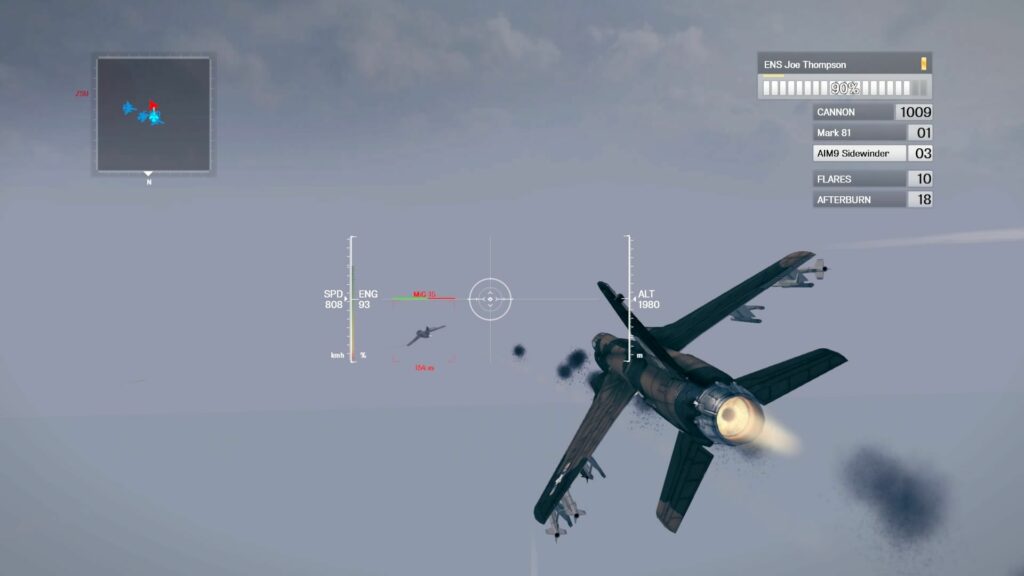1024x576 pixels.
Task: Click the radar minimap panel
Action: click(x=153, y=114)
